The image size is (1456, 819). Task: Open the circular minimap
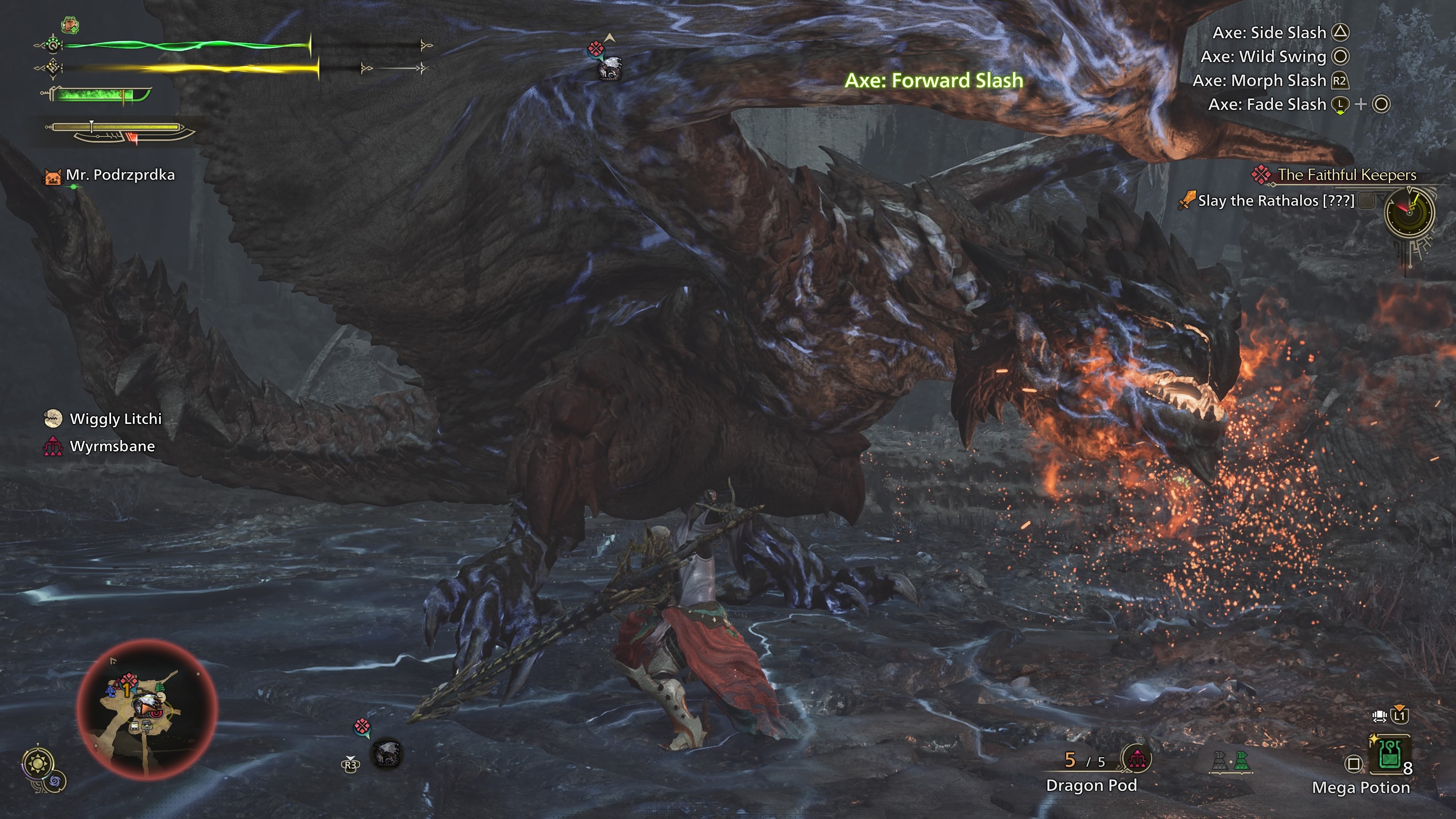147,709
